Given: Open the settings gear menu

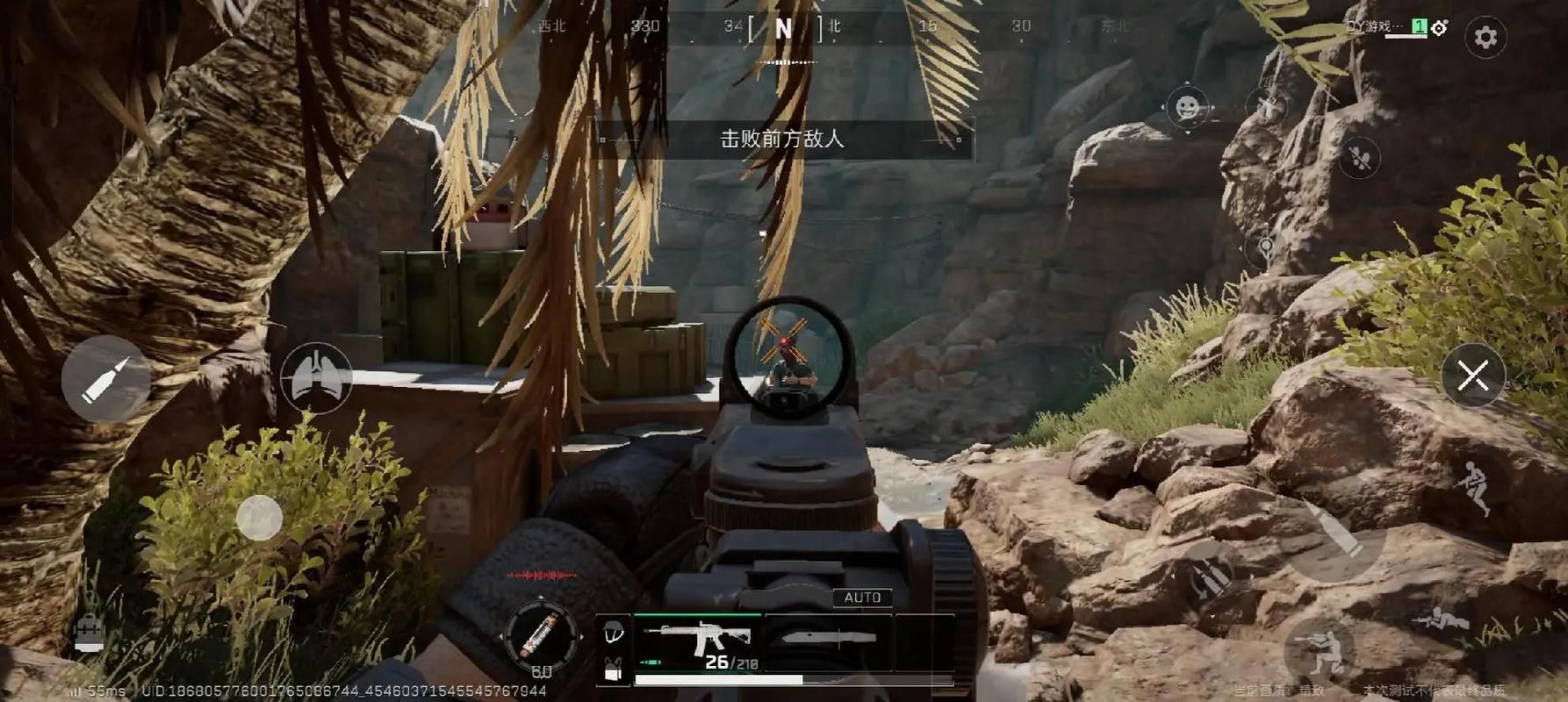Looking at the screenshot, I should coord(1485,37).
